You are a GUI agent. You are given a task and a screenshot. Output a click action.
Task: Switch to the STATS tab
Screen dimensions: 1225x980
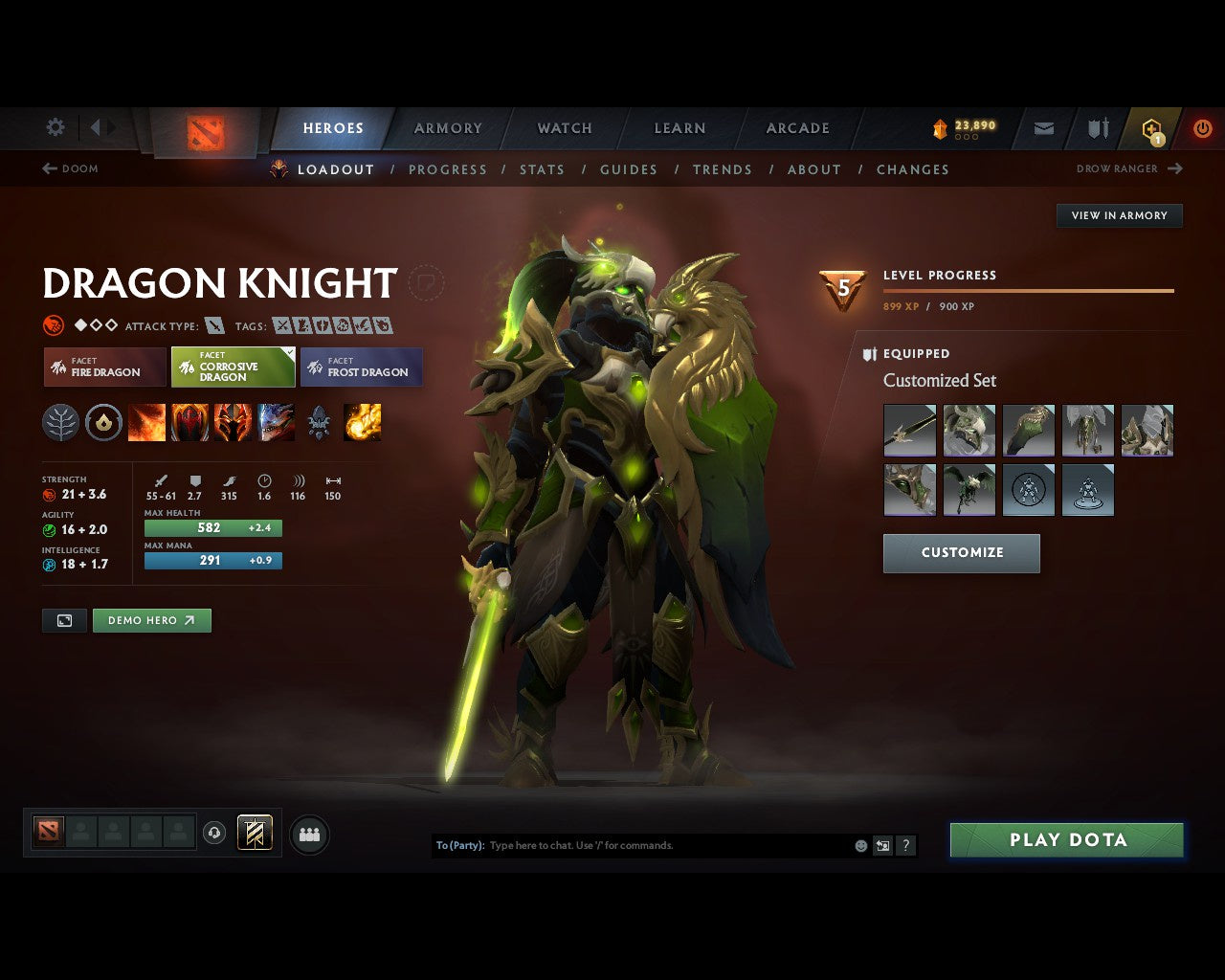[x=542, y=169]
